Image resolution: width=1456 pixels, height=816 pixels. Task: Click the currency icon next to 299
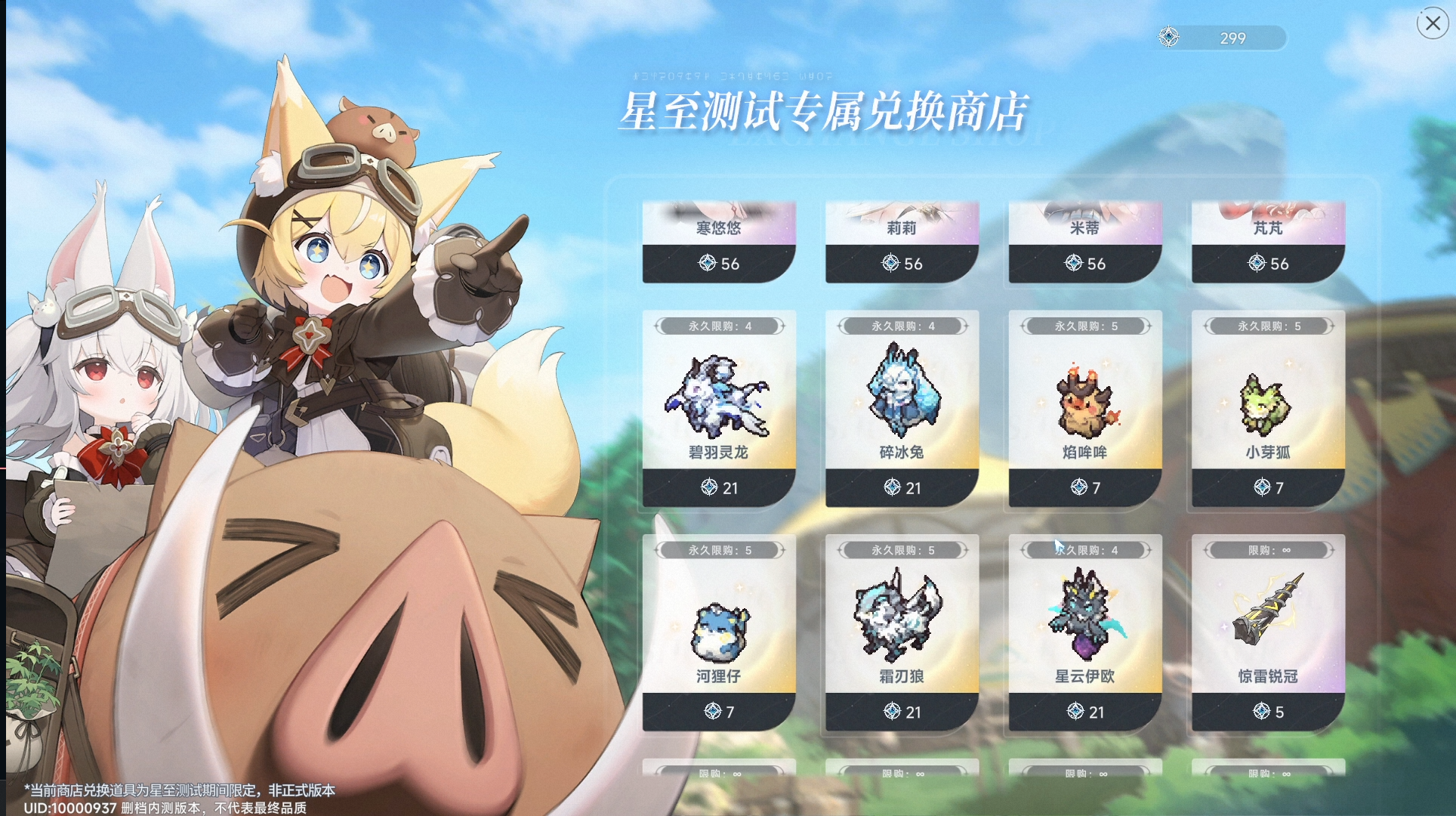(1168, 36)
